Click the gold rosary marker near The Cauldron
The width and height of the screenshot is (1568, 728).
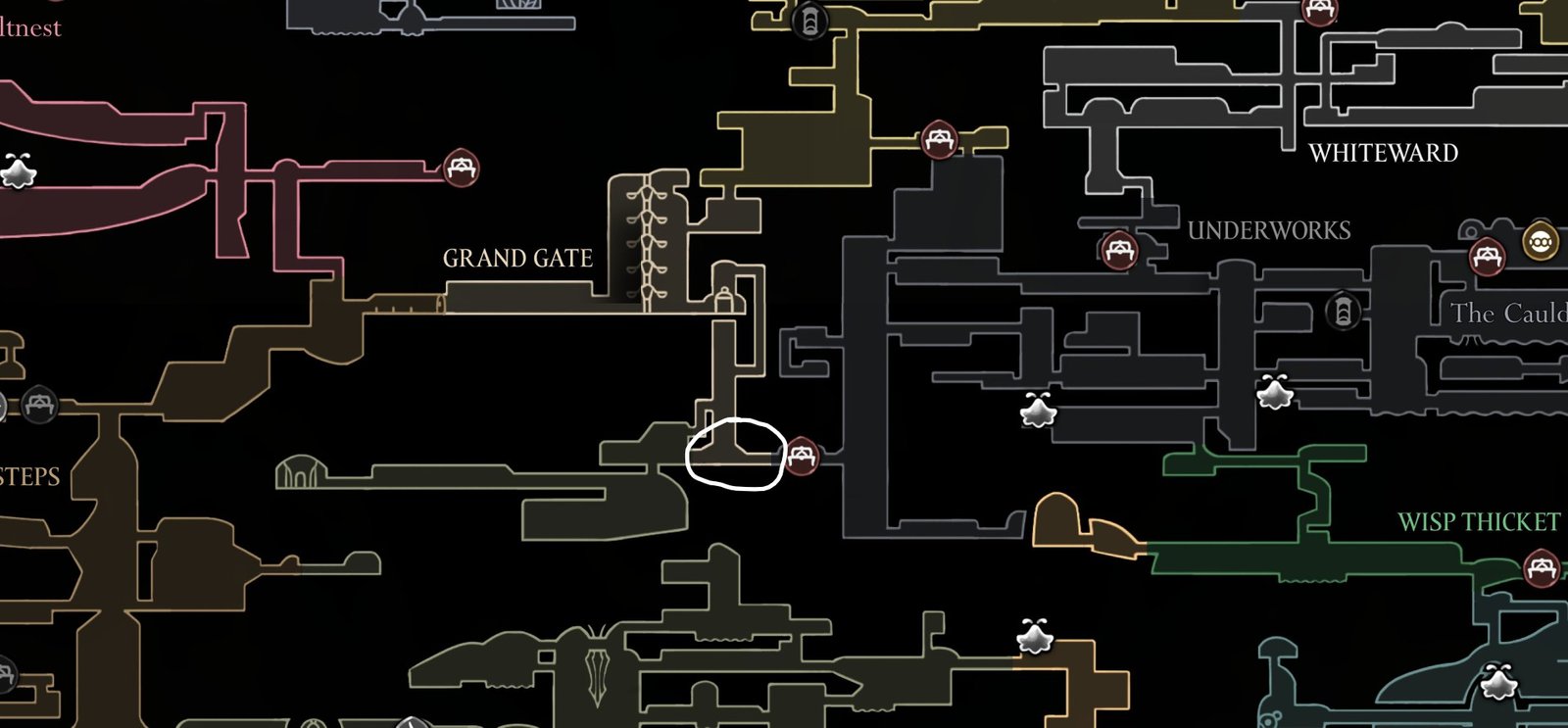click(1541, 240)
